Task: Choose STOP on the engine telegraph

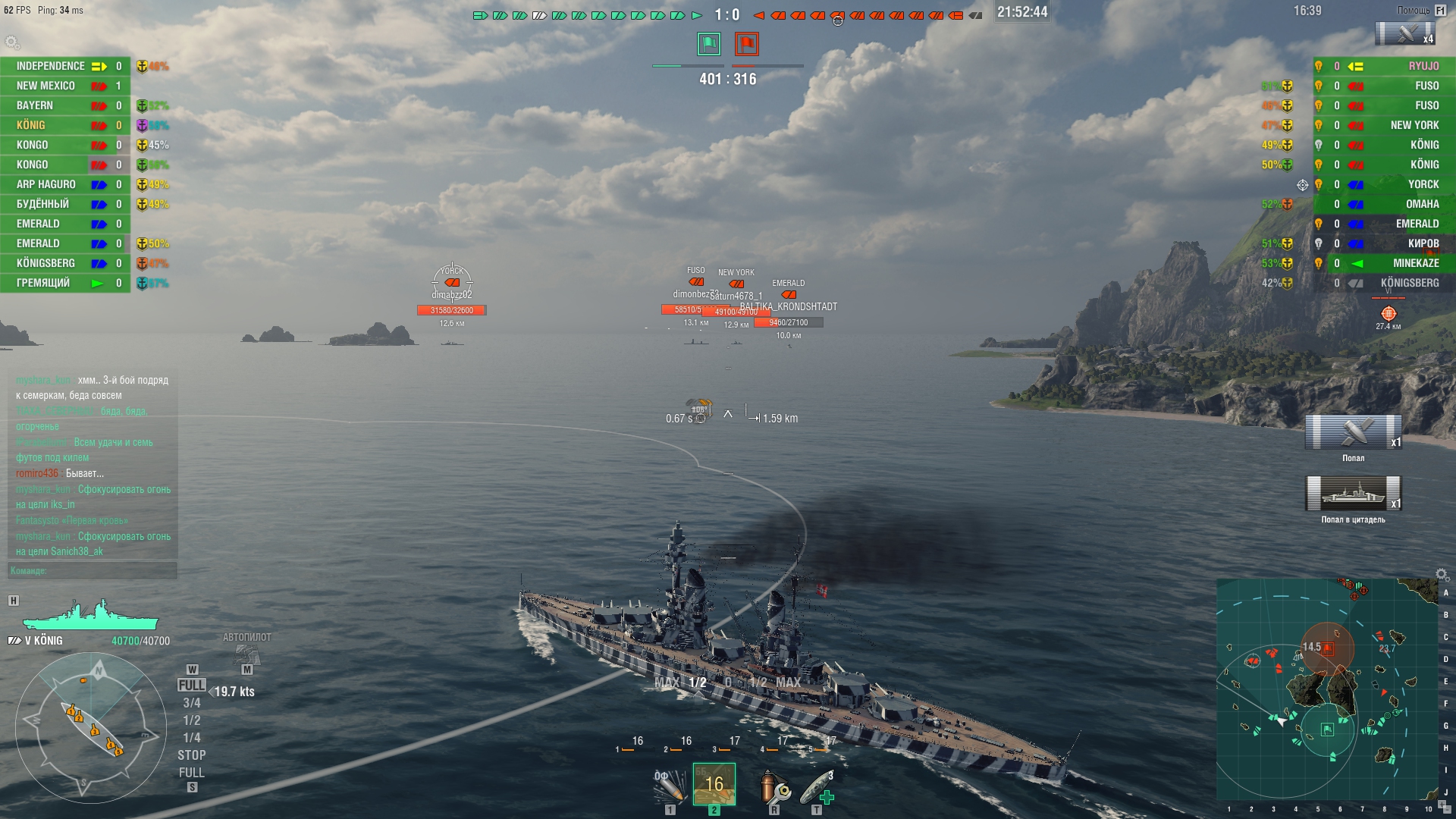Action: click(192, 755)
